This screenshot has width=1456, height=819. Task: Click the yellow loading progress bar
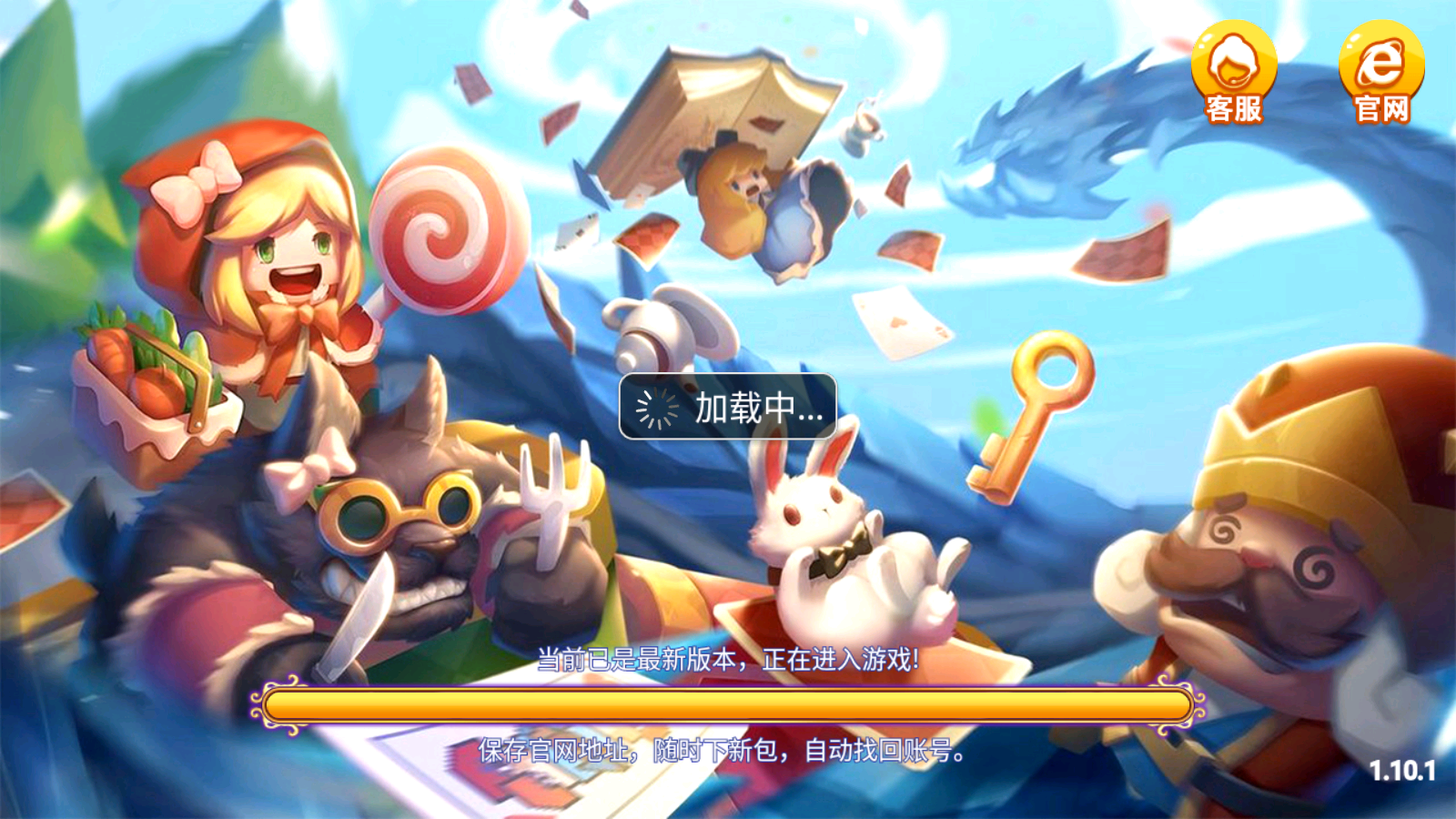coord(728,707)
